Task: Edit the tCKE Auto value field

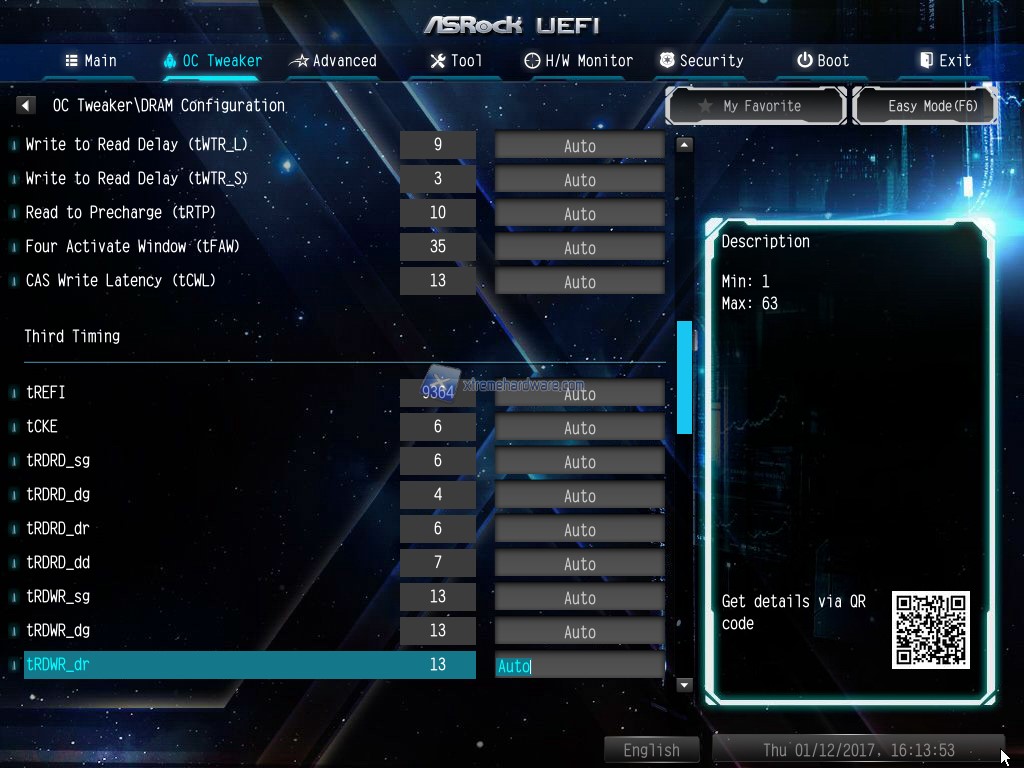Action: [x=579, y=428]
